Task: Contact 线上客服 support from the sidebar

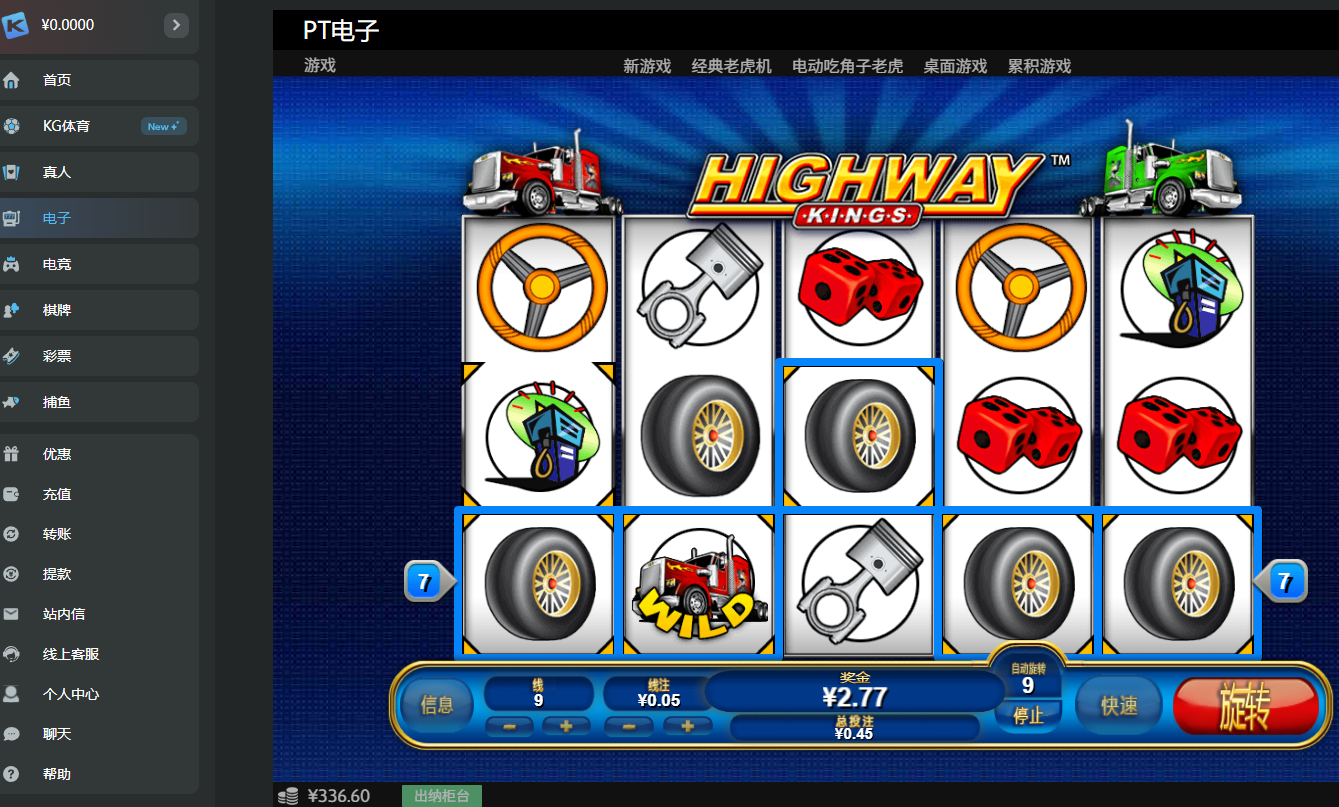Action: click(x=71, y=654)
